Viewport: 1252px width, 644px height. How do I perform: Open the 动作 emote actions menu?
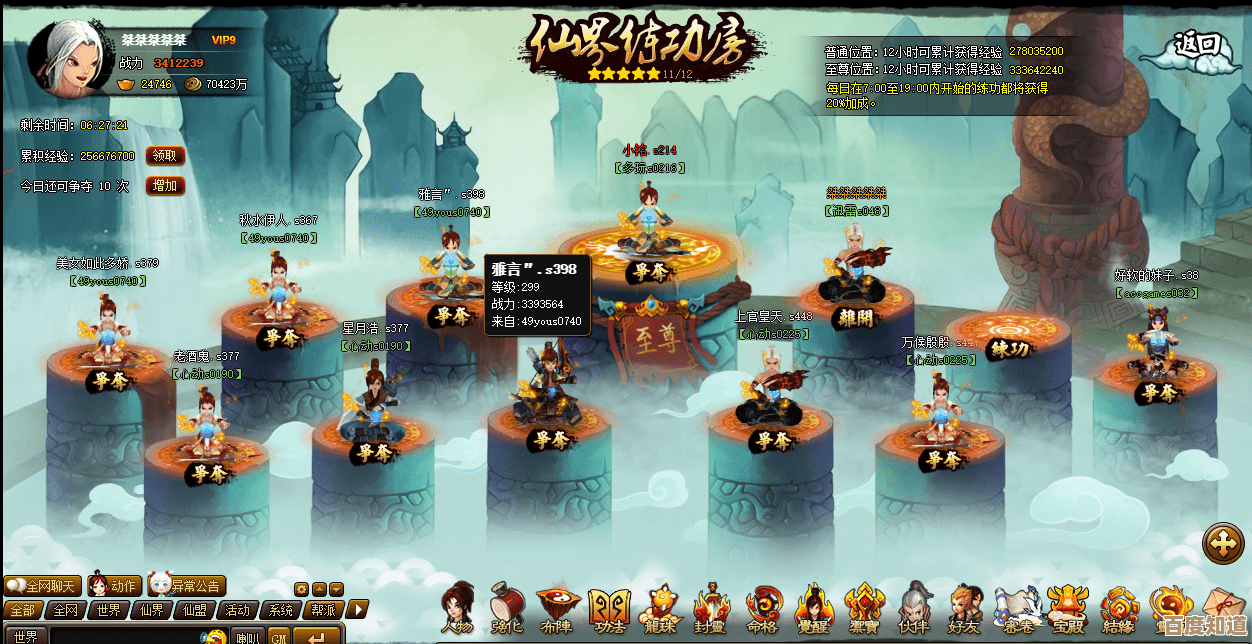[x=113, y=586]
